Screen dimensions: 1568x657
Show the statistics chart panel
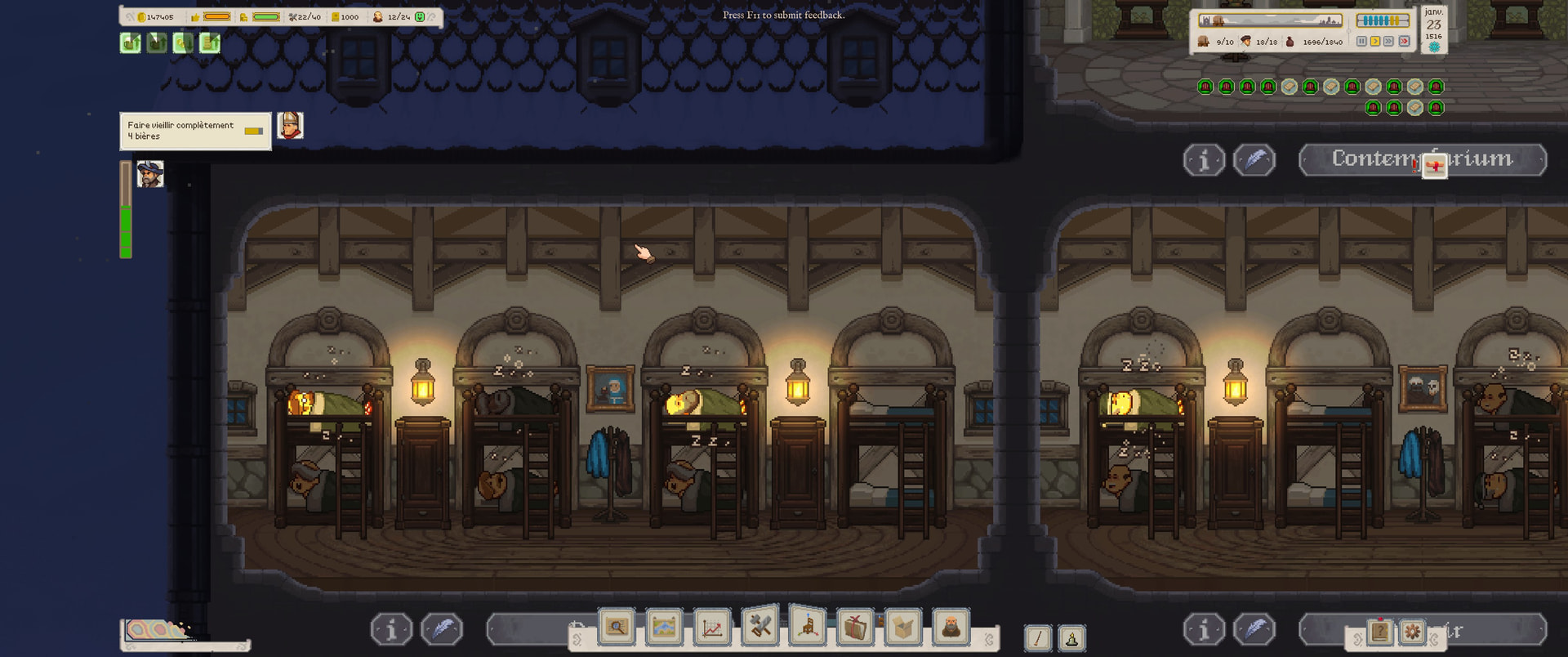click(x=712, y=628)
